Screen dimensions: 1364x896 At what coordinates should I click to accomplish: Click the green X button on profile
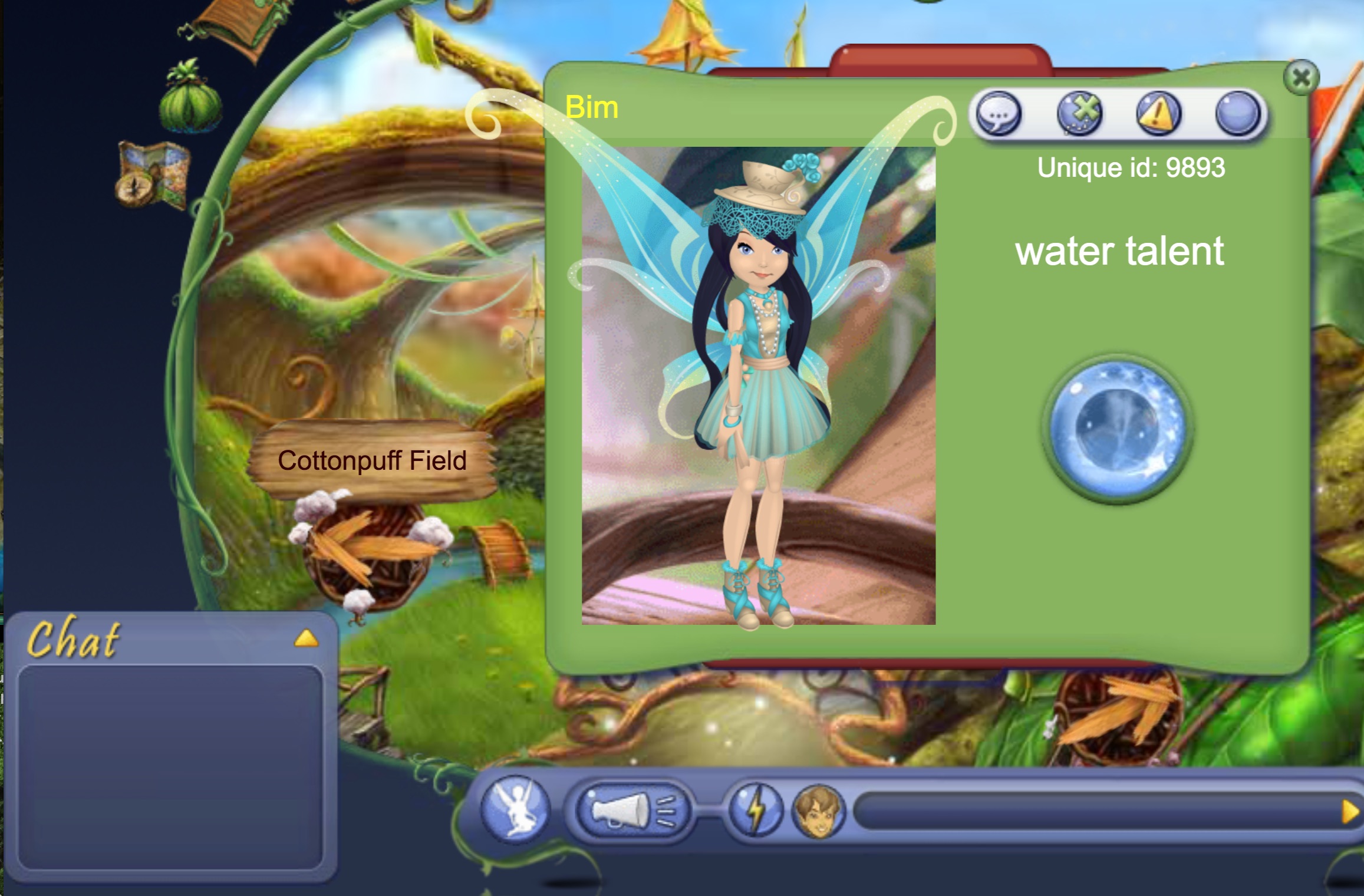(x=1079, y=113)
